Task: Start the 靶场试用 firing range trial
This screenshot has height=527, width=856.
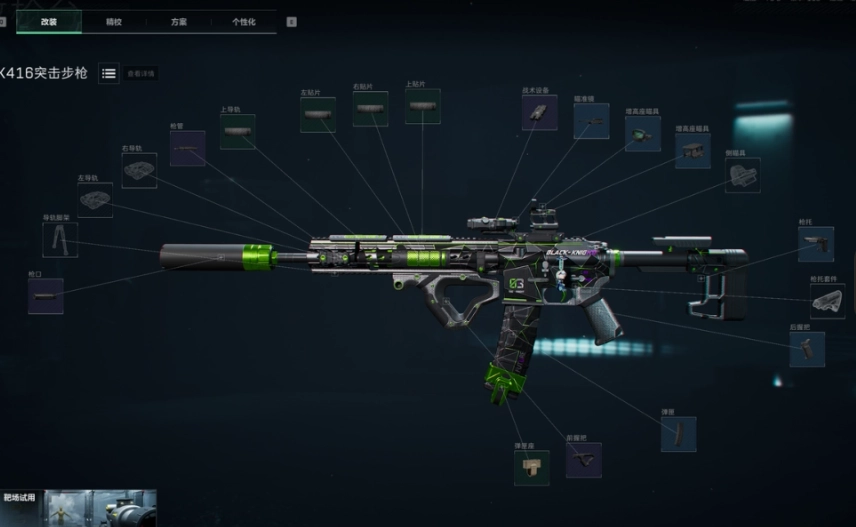Action: click(78, 507)
